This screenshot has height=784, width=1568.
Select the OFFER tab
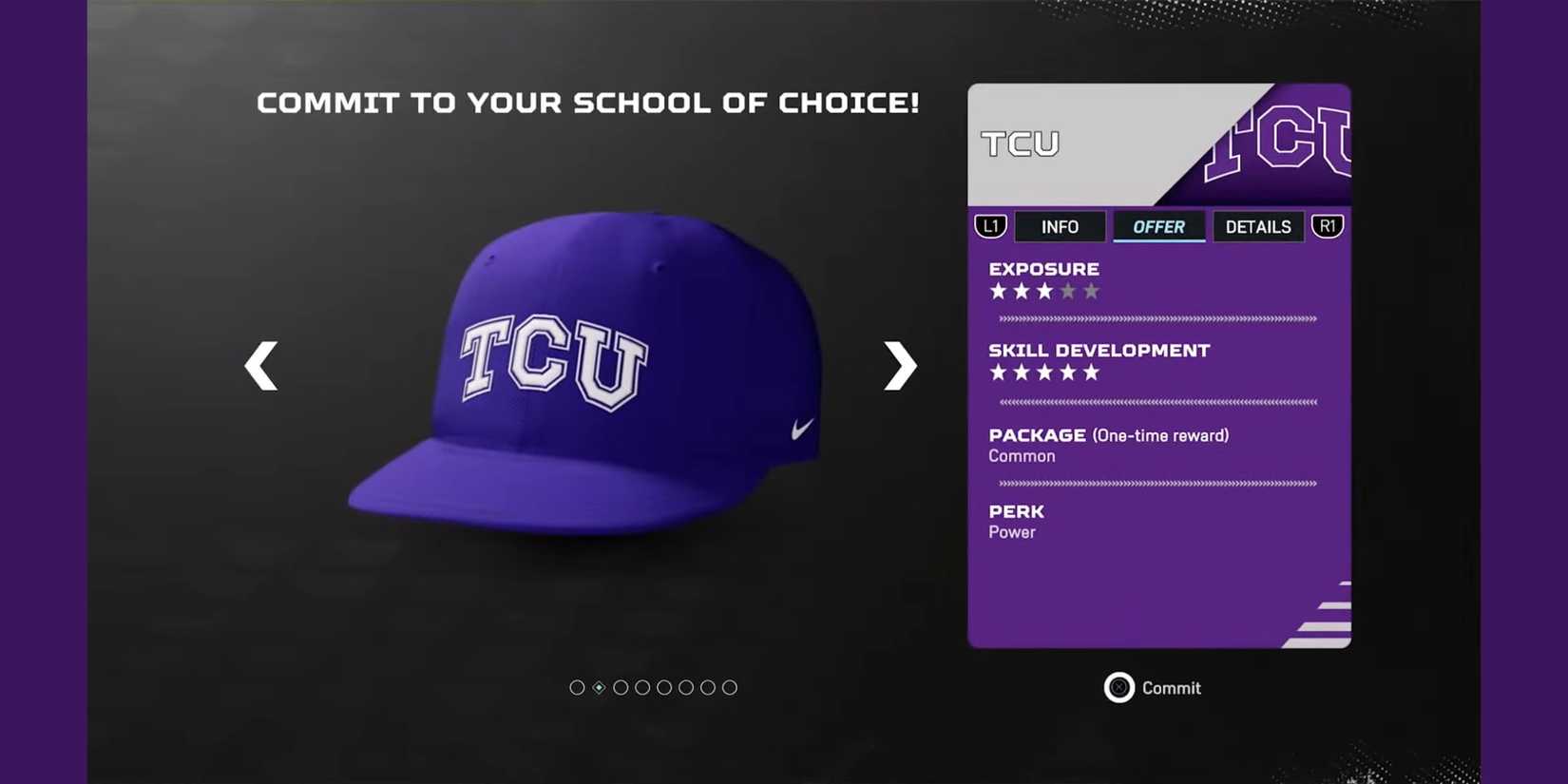click(1158, 226)
